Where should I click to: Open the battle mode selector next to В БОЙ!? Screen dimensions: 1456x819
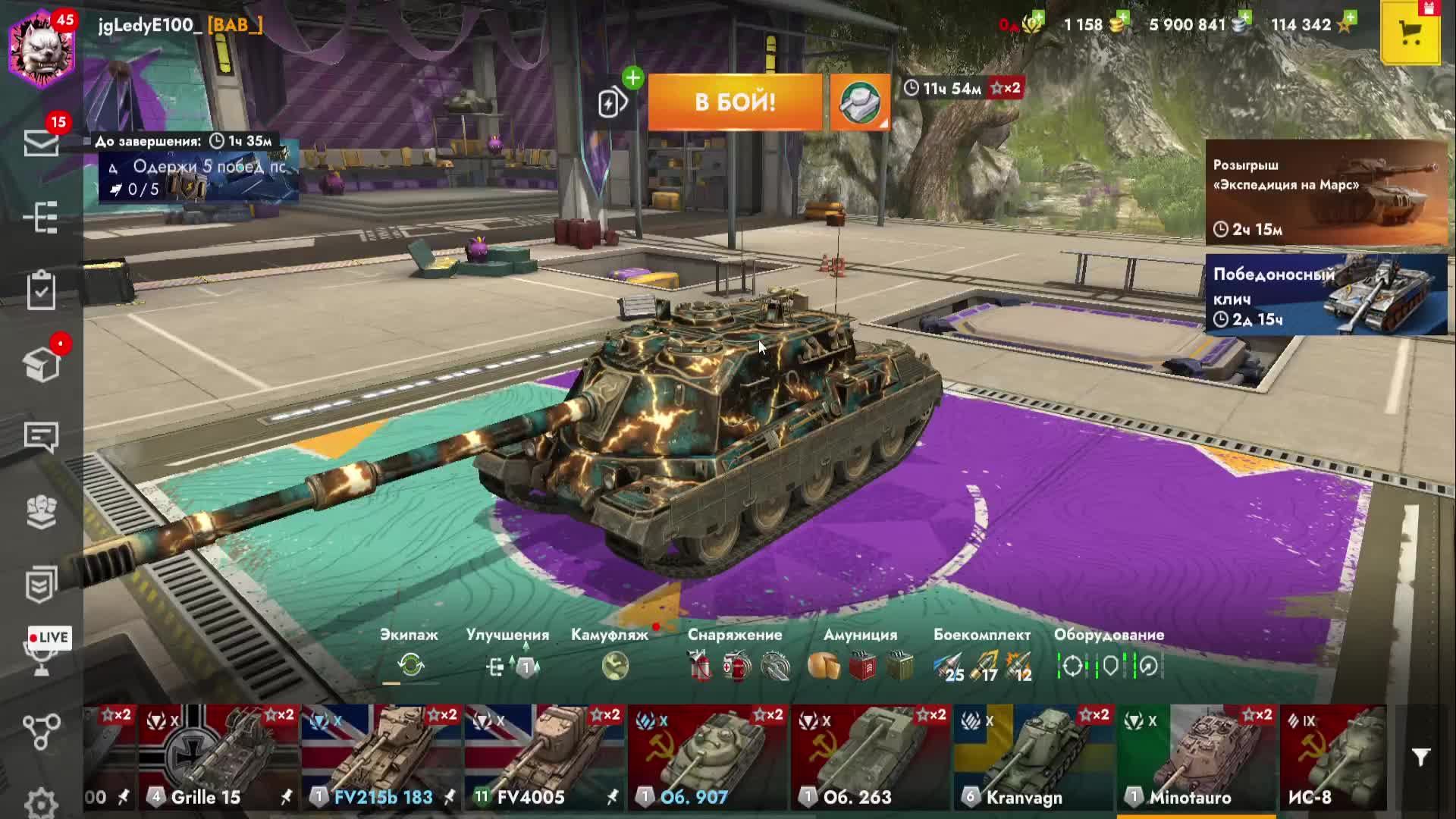point(860,102)
